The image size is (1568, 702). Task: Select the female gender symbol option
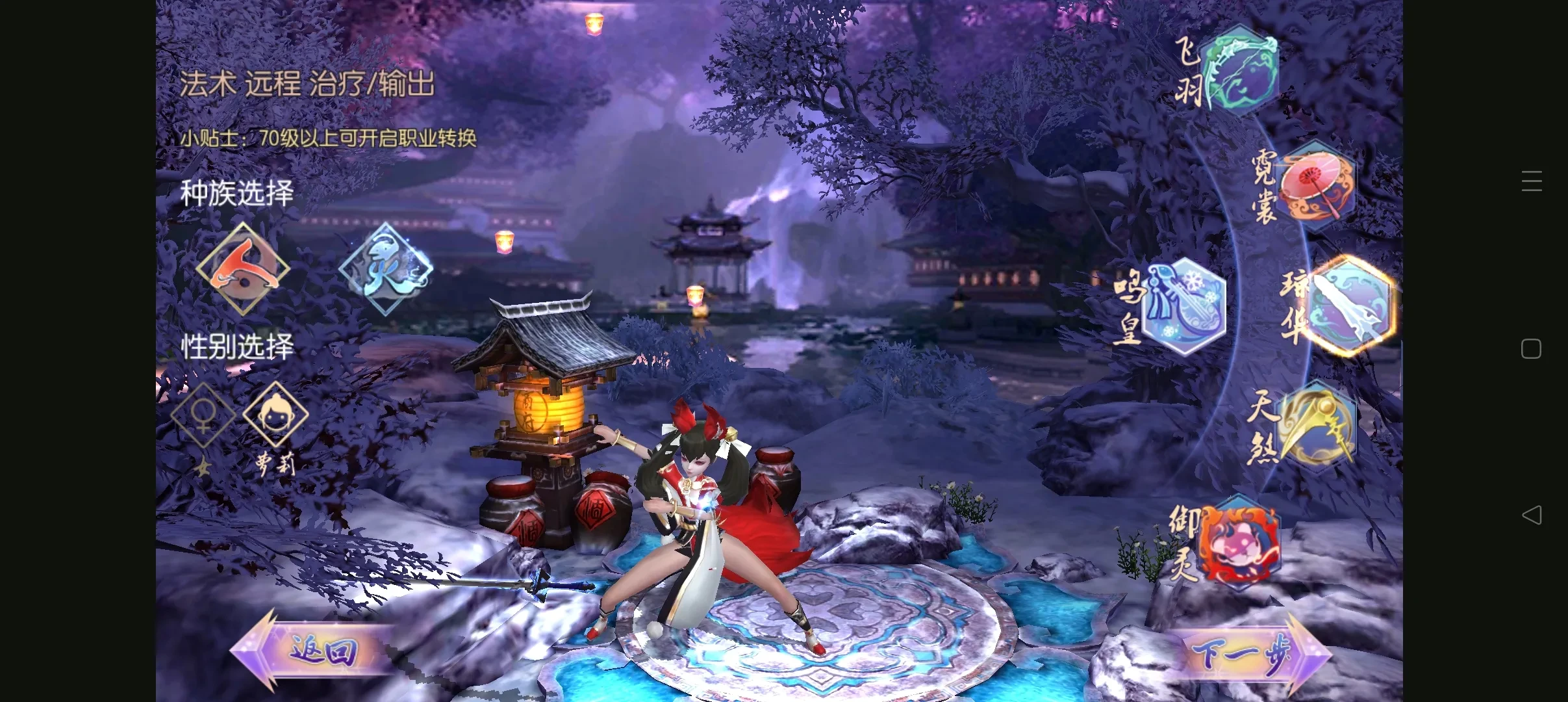click(x=203, y=416)
